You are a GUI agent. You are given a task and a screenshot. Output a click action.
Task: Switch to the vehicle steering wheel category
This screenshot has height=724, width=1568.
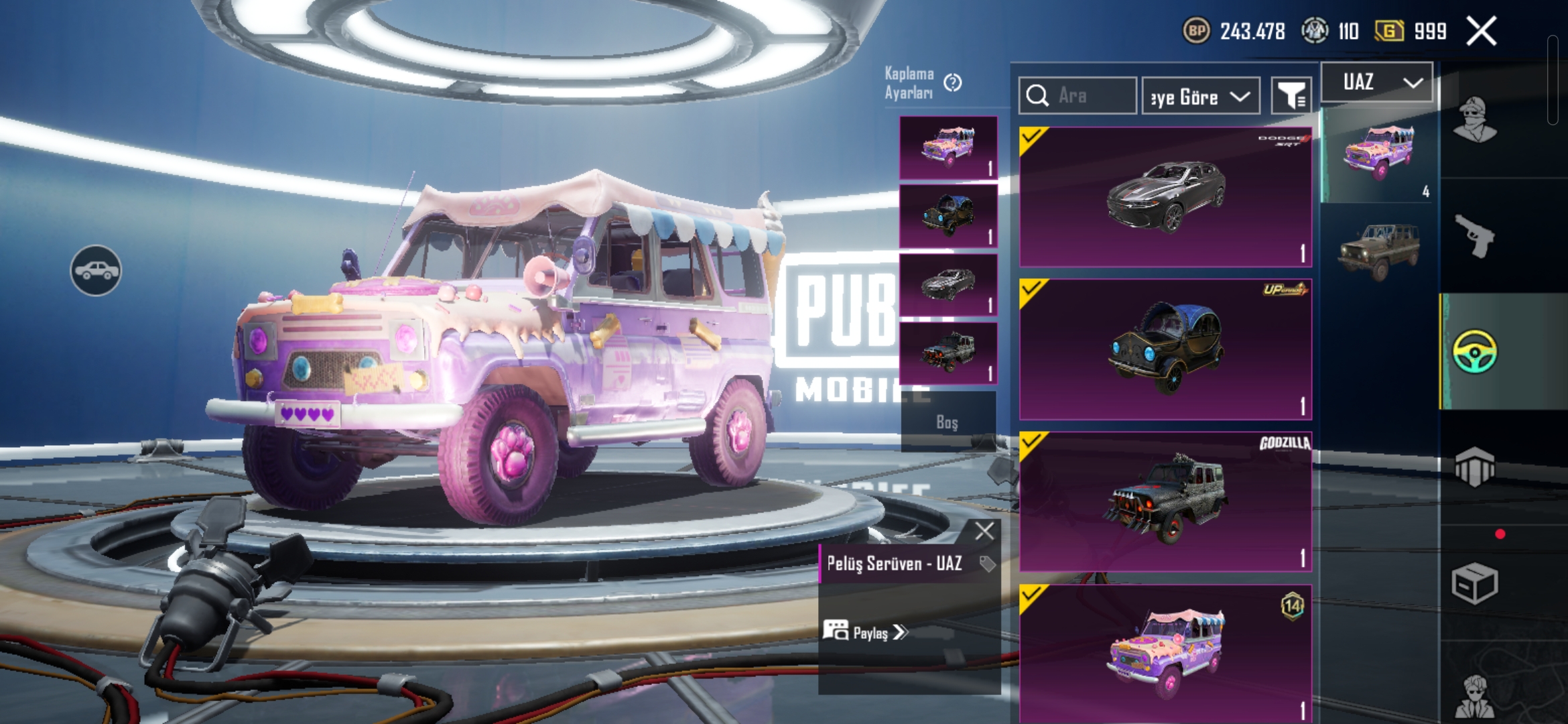(1474, 351)
